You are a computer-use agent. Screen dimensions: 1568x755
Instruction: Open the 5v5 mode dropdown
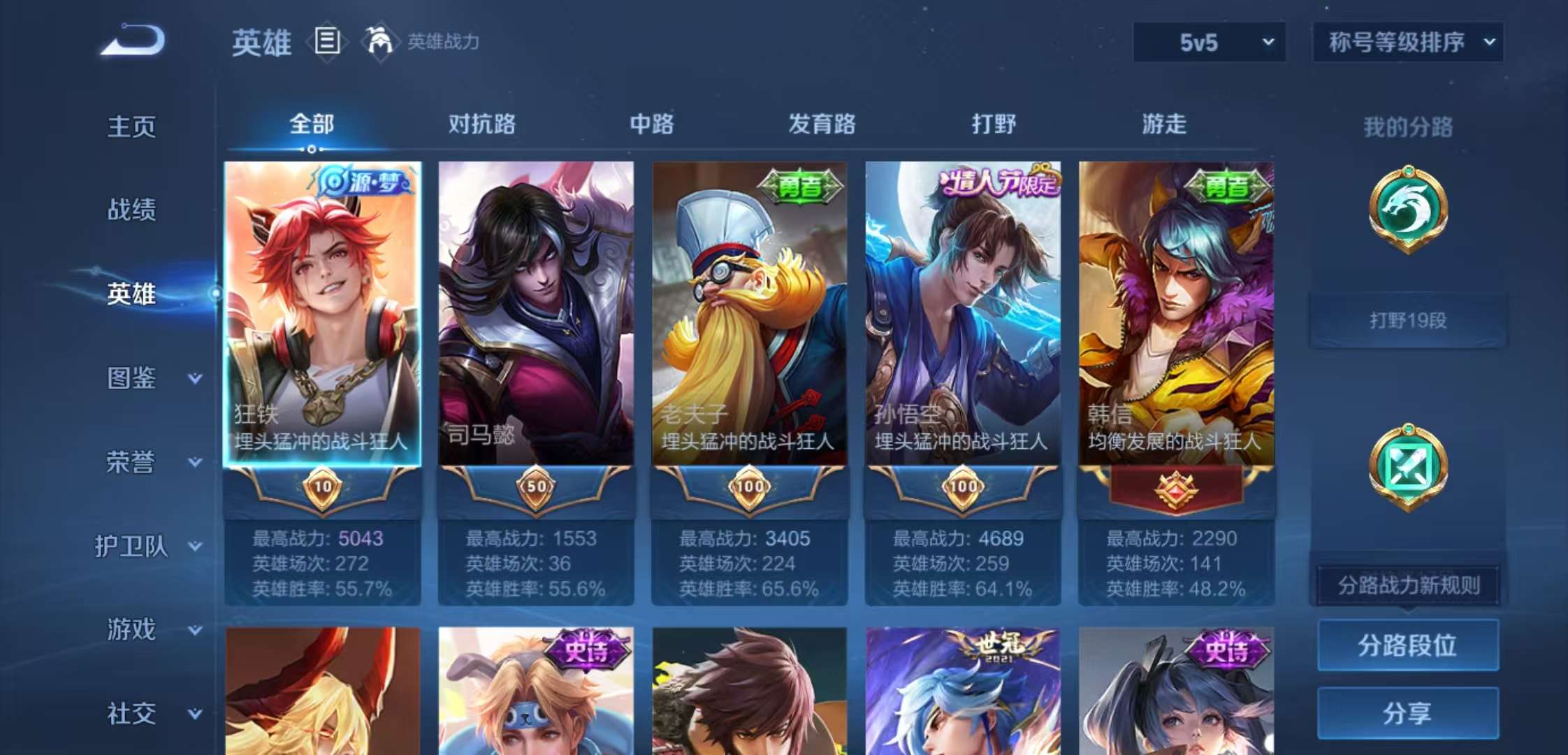(1209, 42)
